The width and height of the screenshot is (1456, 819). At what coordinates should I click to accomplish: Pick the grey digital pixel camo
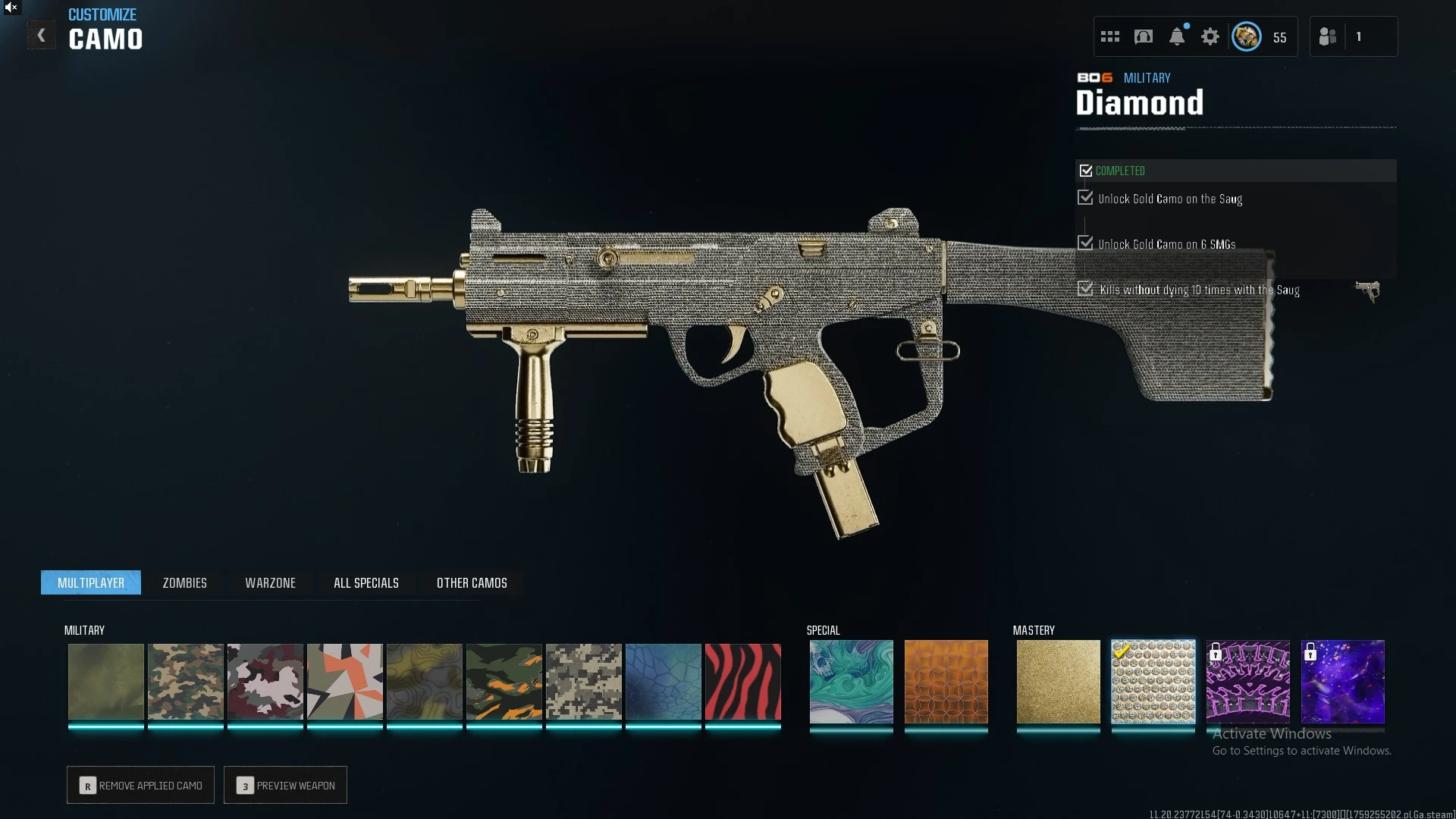[583, 681]
